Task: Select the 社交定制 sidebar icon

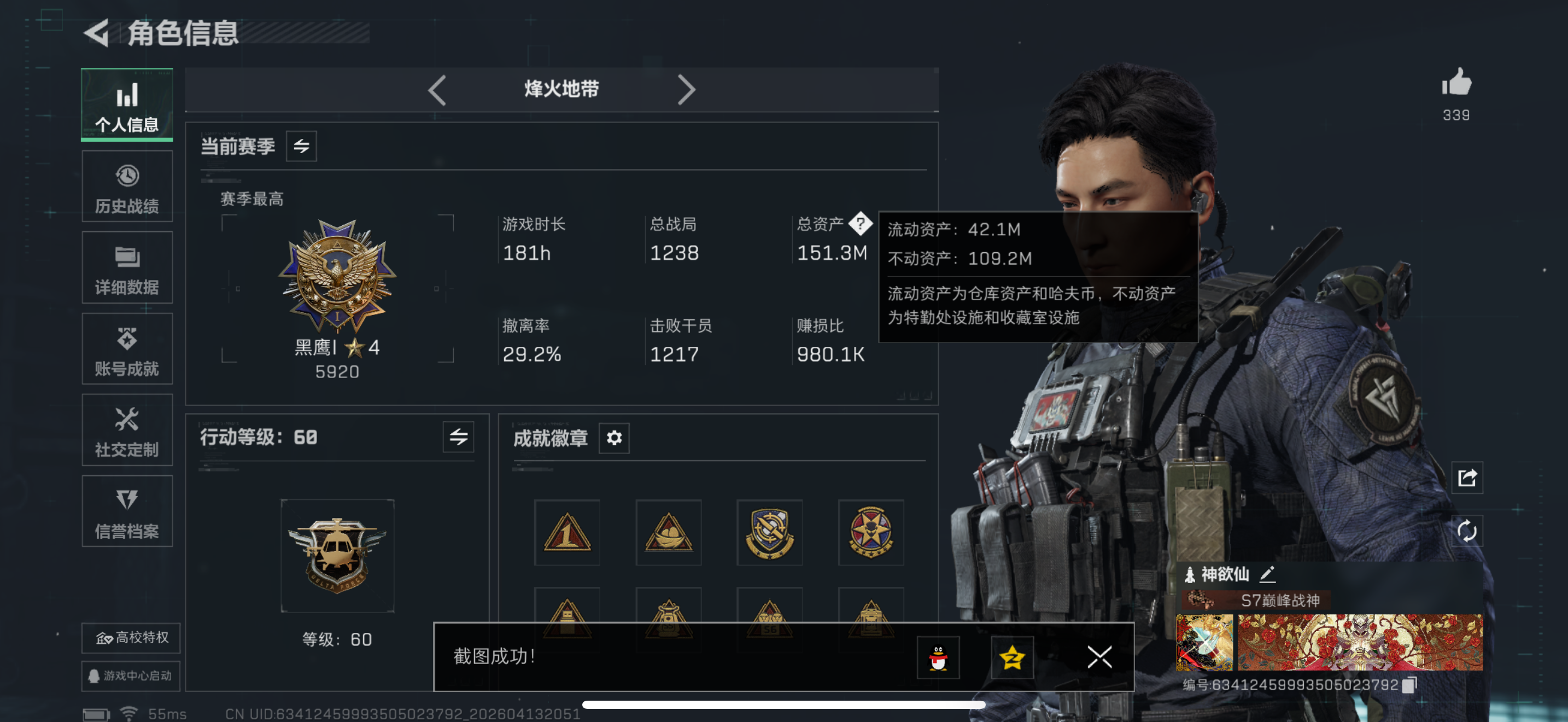Action: [127, 430]
